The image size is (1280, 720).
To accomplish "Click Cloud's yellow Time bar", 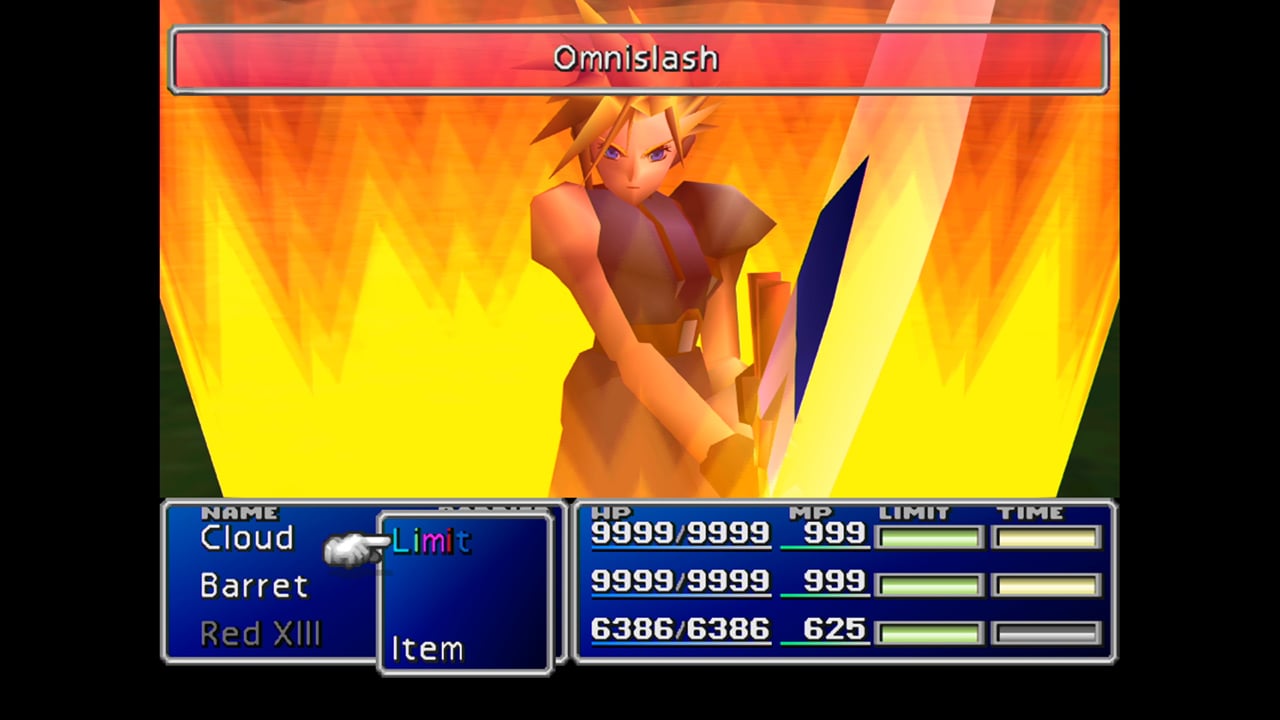I will pyautogui.click(x=1046, y=537).
